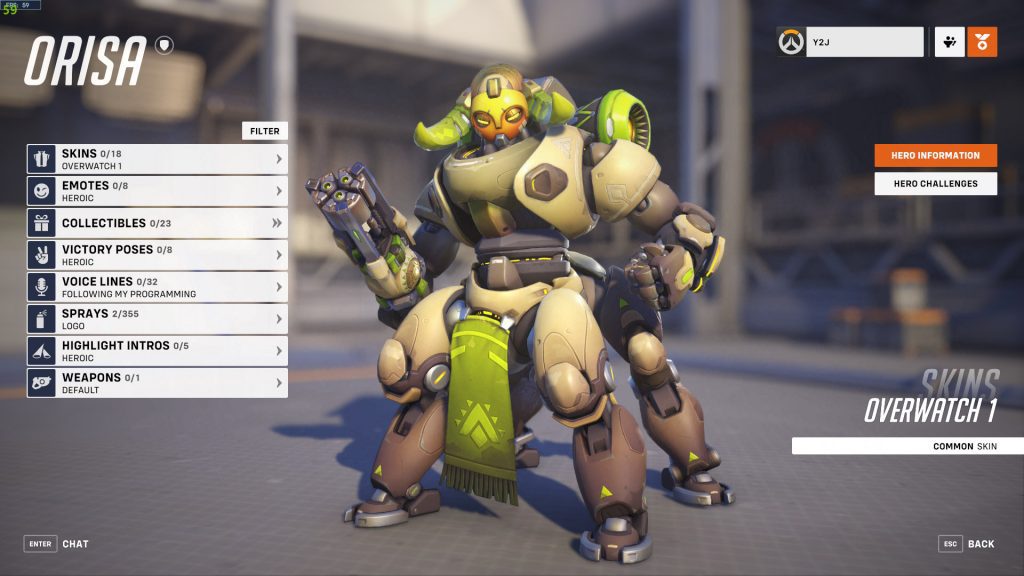
Task: Click the orange medal icon
Action: pos(982,42)
